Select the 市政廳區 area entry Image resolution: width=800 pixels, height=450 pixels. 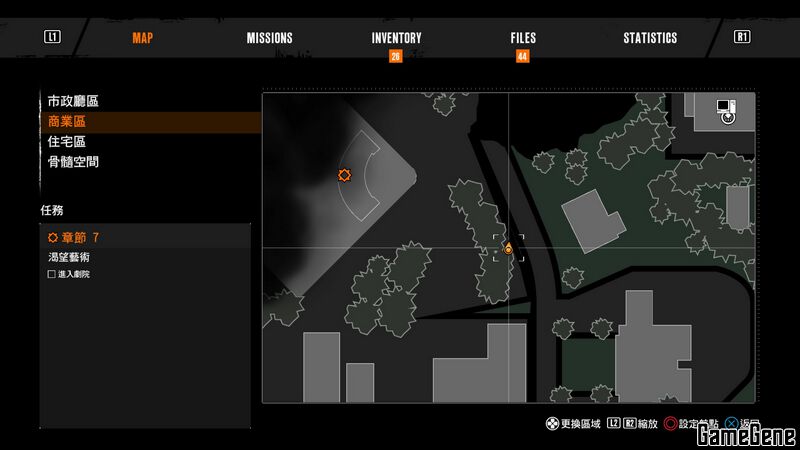click(73, 101)
